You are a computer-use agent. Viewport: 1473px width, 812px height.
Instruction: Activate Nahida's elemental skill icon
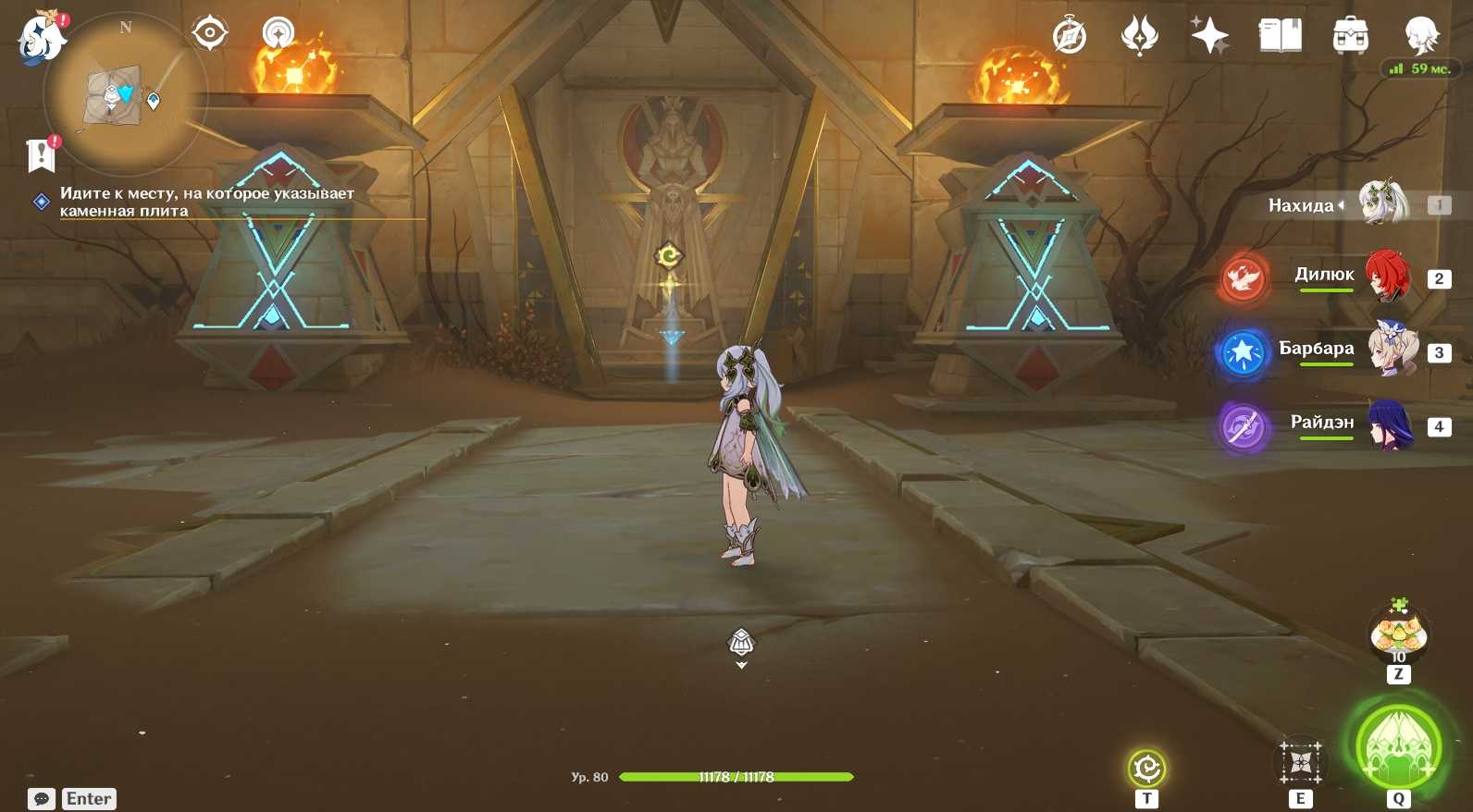1300,762
